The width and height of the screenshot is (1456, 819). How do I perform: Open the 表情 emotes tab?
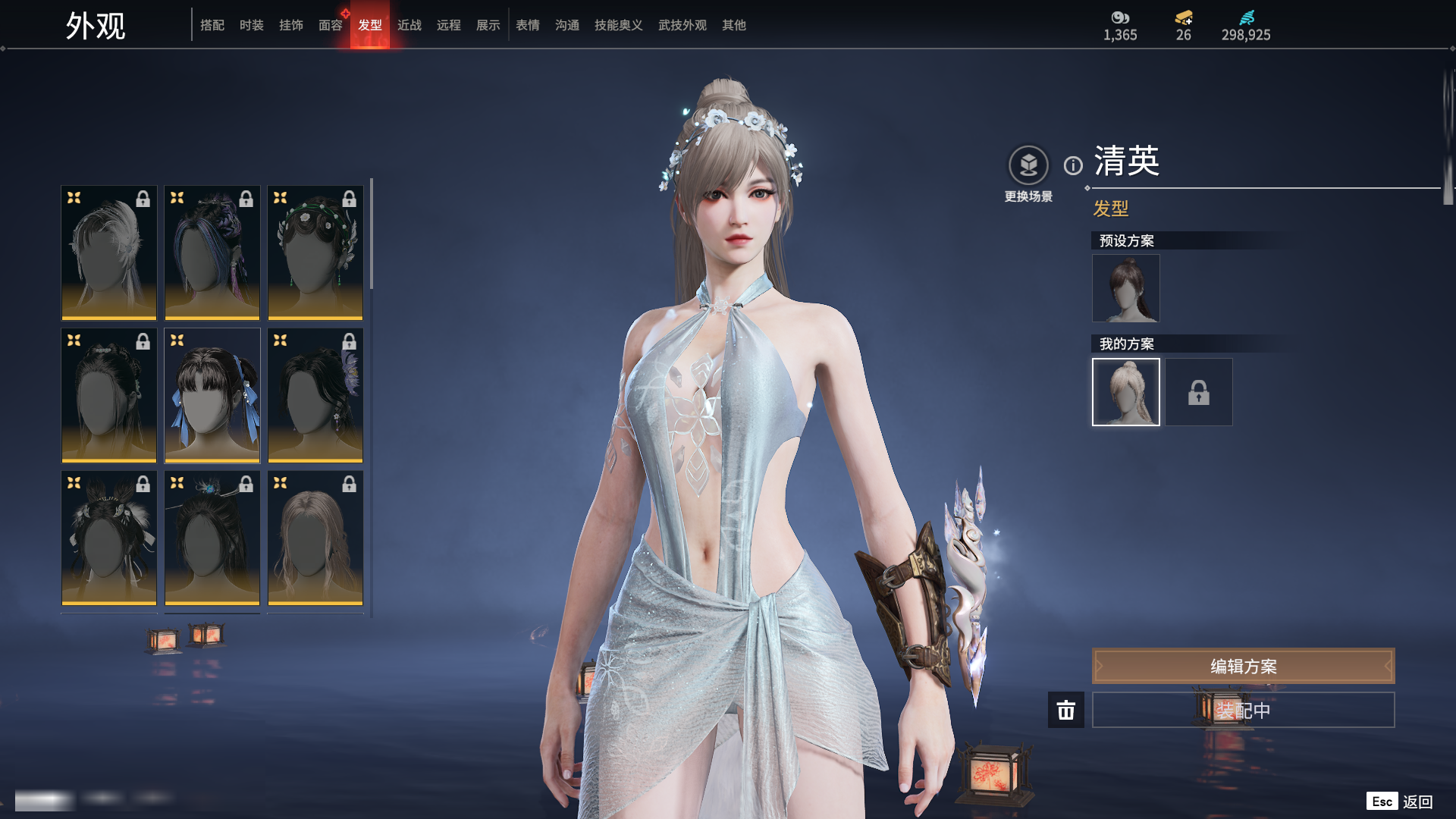[528, 25]
